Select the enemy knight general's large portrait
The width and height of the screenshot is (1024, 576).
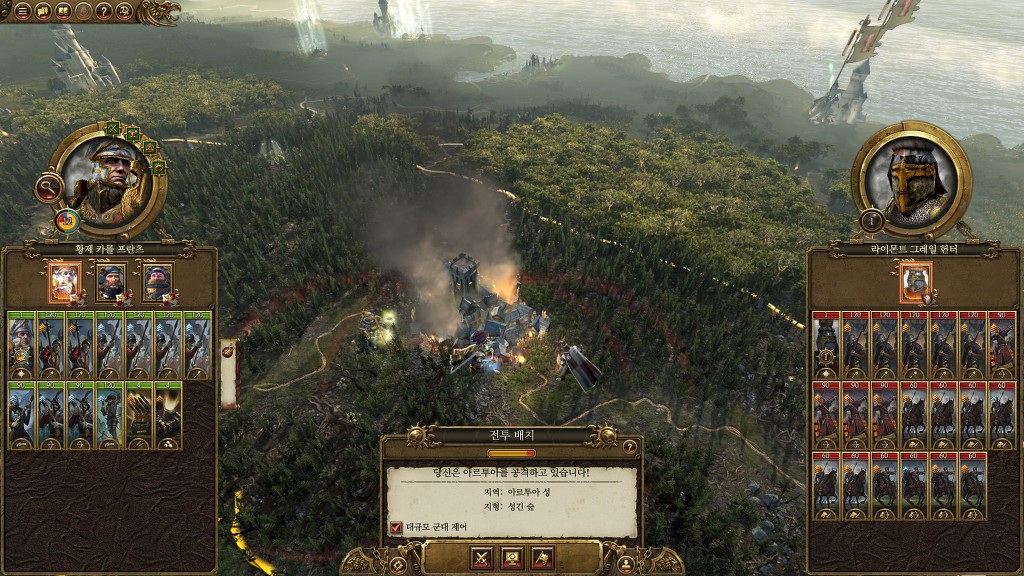click(911, 180)
